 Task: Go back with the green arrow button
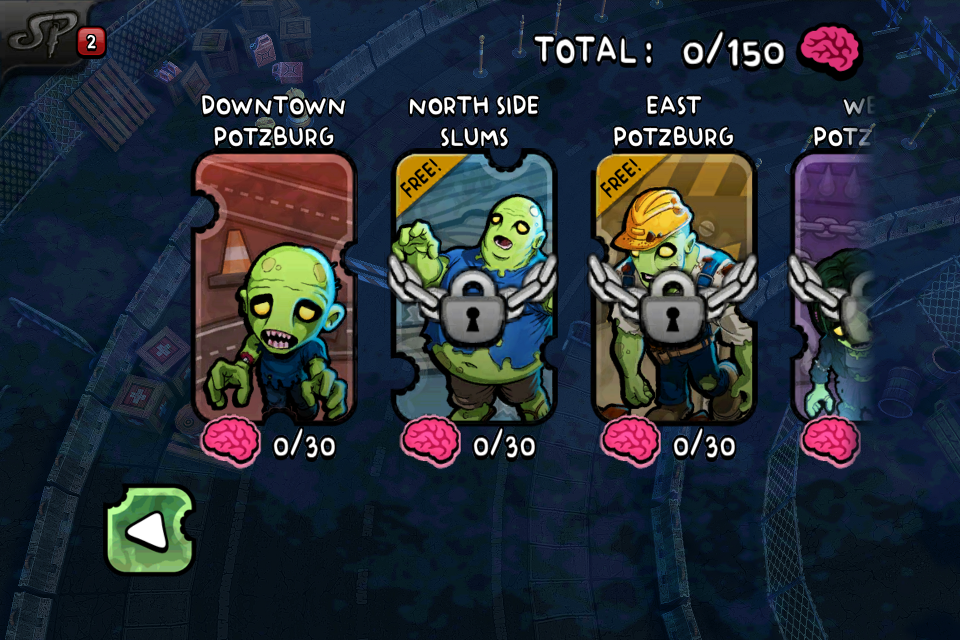coord(150,531)
